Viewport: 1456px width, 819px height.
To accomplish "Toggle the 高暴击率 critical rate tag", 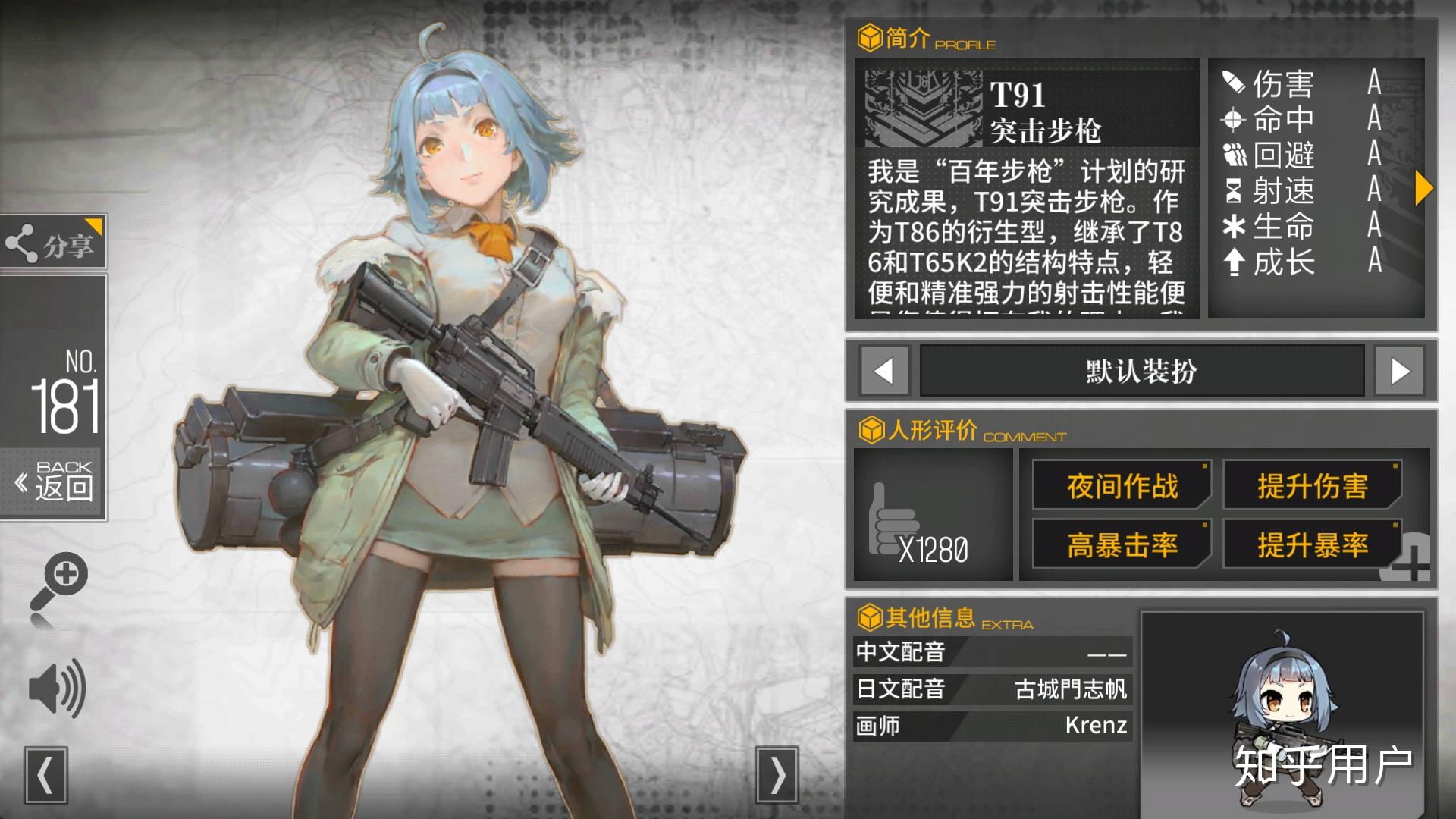I will (1122, 544).
